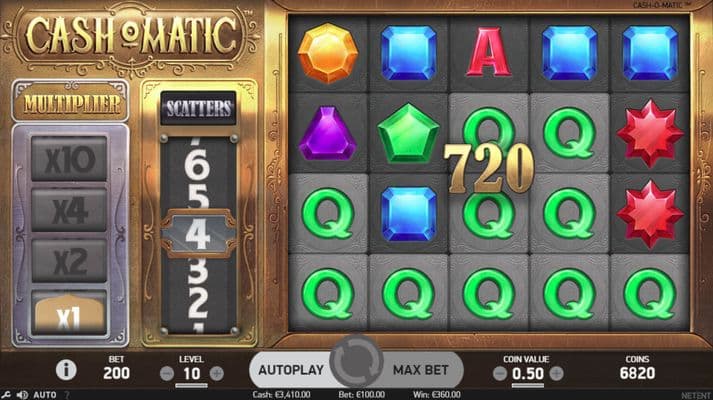Toggle the sound speaker icon
Viewport: 713px width, 400px height.
[21, 395]
